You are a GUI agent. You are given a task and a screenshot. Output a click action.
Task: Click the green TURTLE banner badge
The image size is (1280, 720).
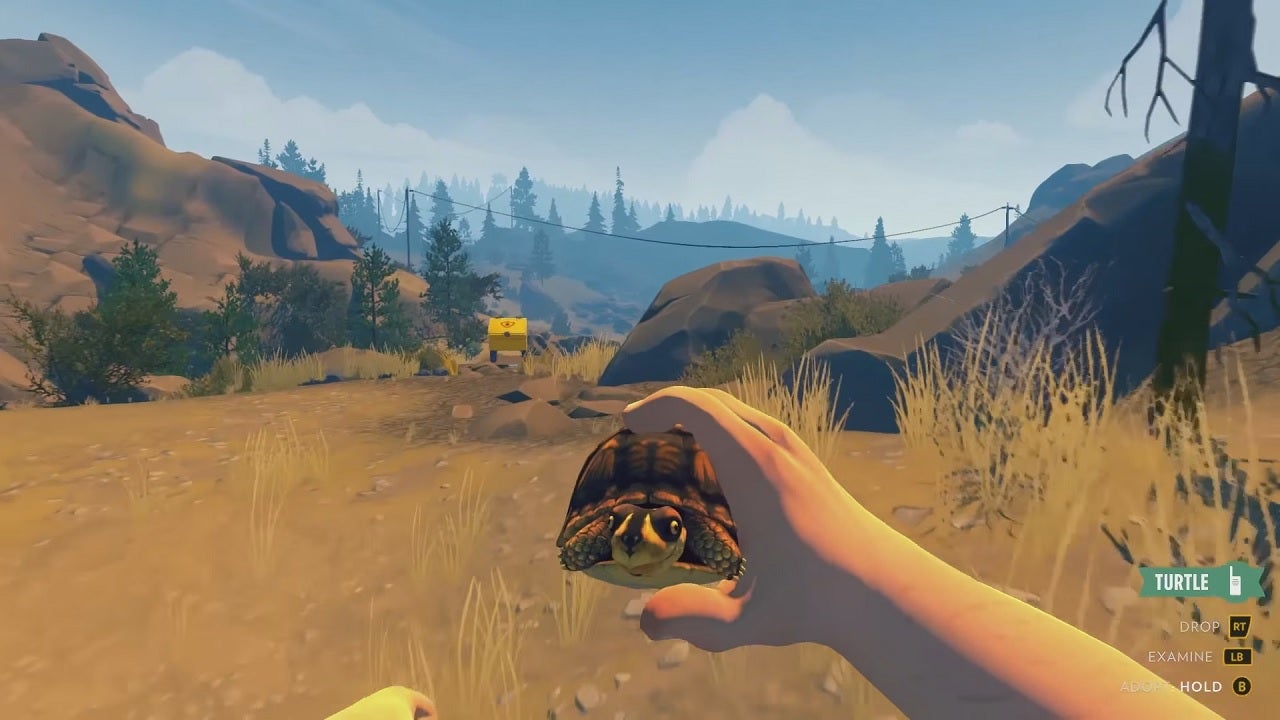1200,580
